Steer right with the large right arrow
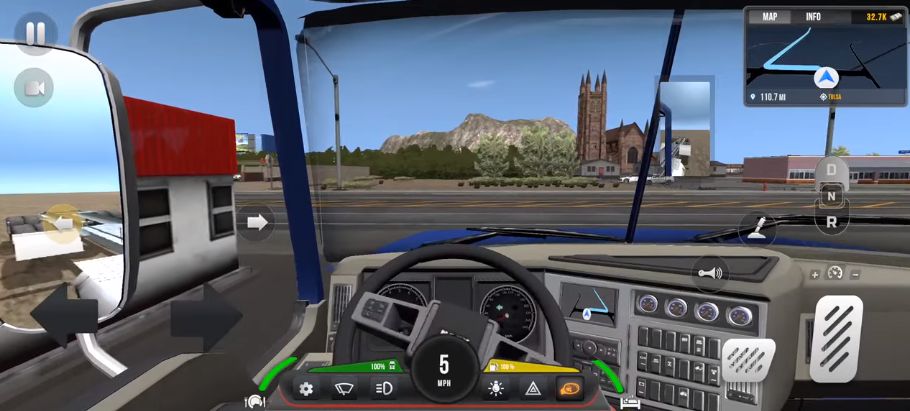Screen dimensions: 910x411 (206, 318)
